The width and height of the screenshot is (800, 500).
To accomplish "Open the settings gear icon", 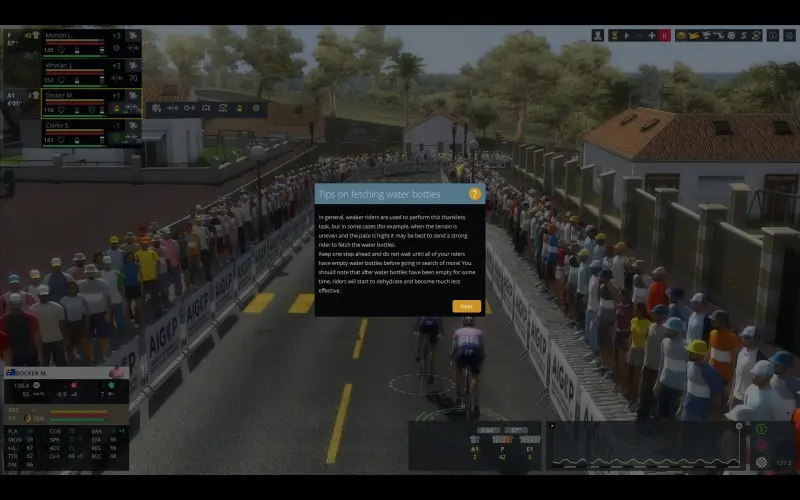I will (789, 35).
